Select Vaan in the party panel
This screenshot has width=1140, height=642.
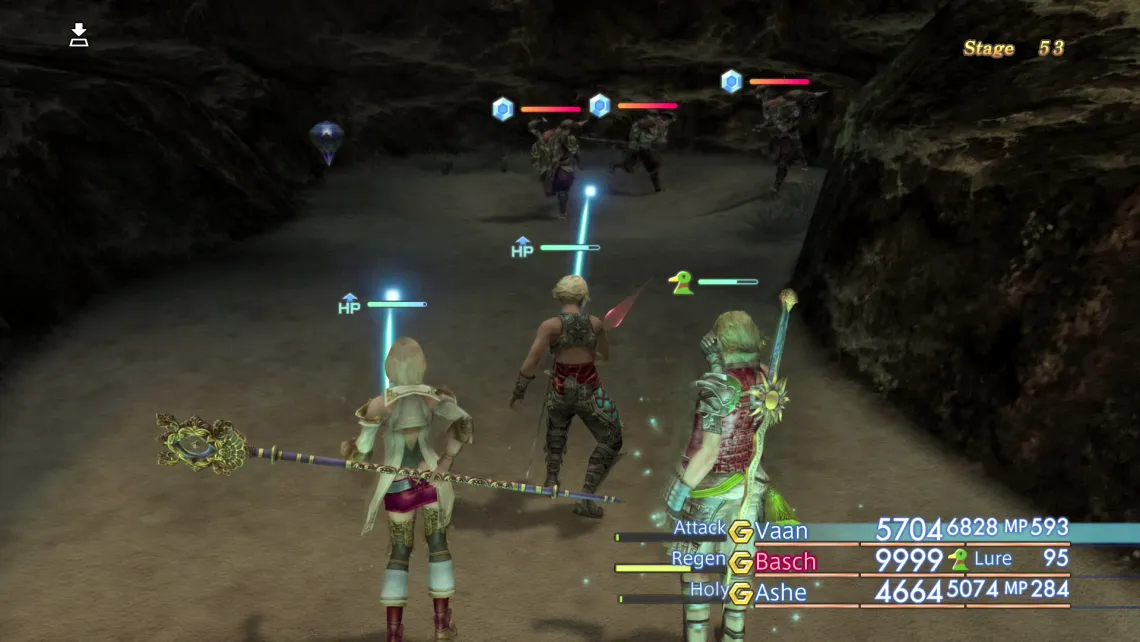click(781, 531)
